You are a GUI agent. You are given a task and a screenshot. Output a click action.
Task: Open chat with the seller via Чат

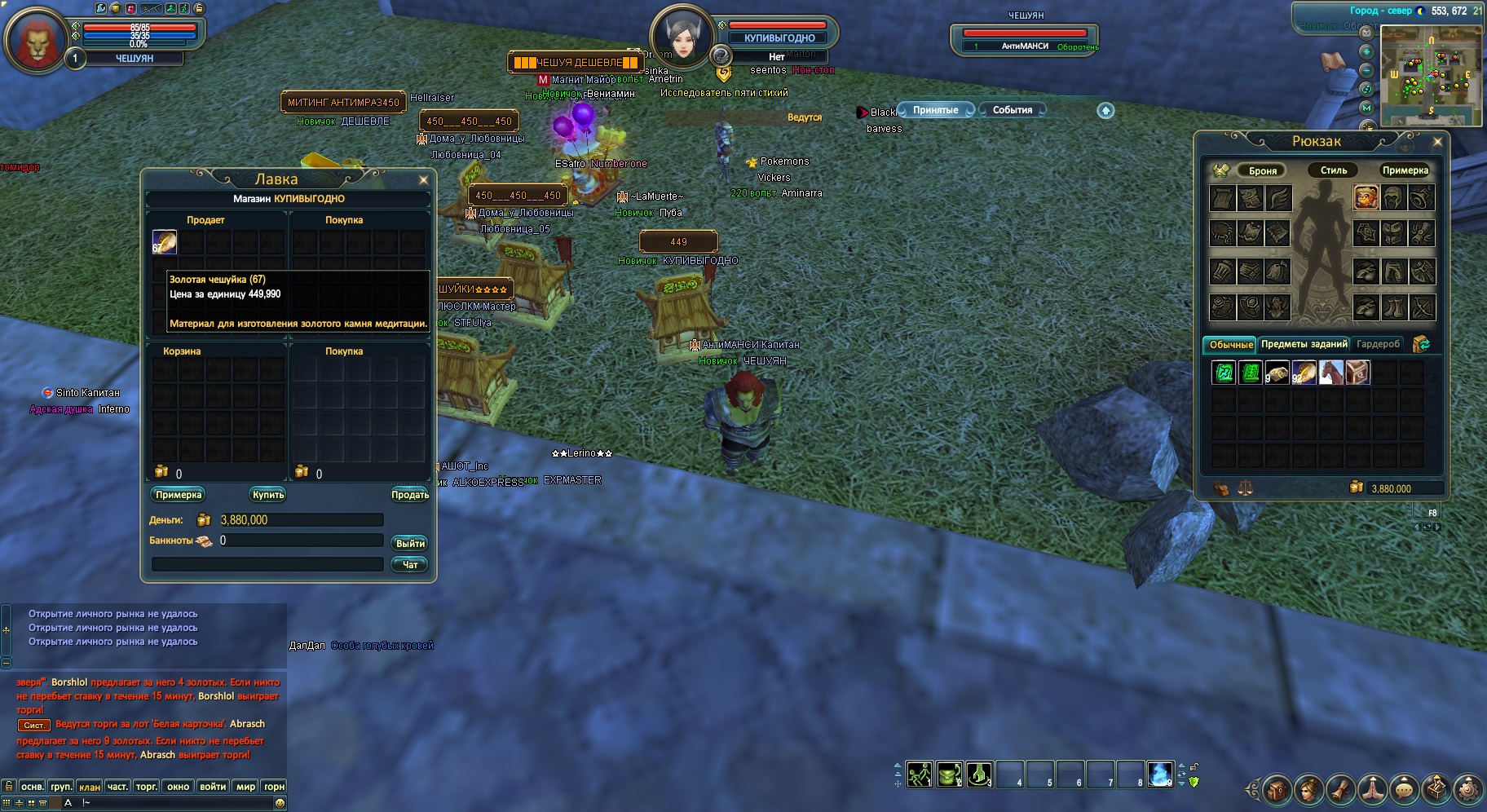[409, 565]
